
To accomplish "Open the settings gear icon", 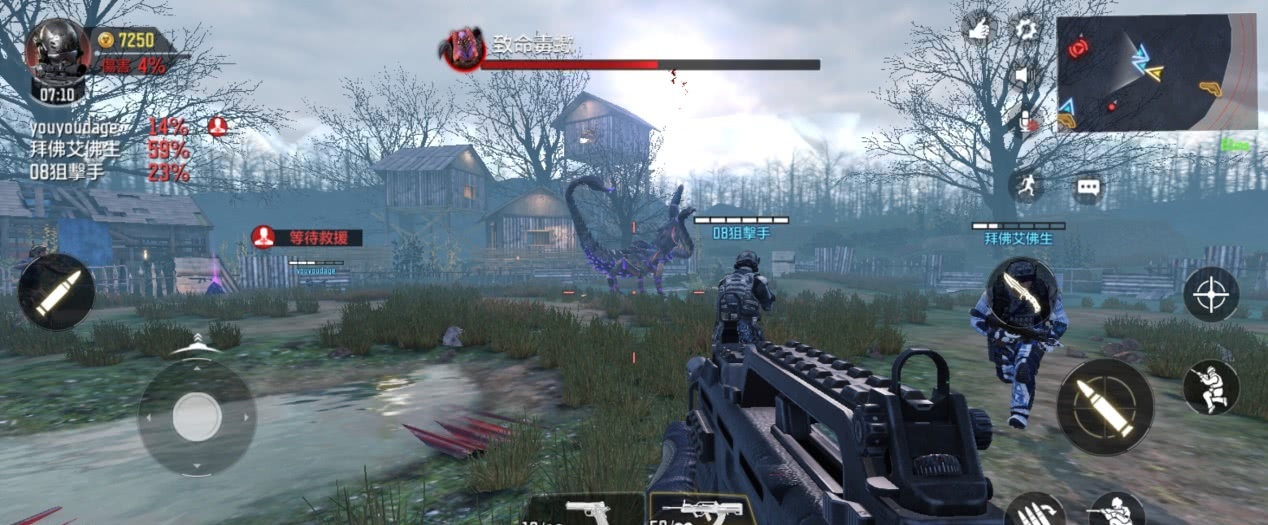I will point(1026,29).
